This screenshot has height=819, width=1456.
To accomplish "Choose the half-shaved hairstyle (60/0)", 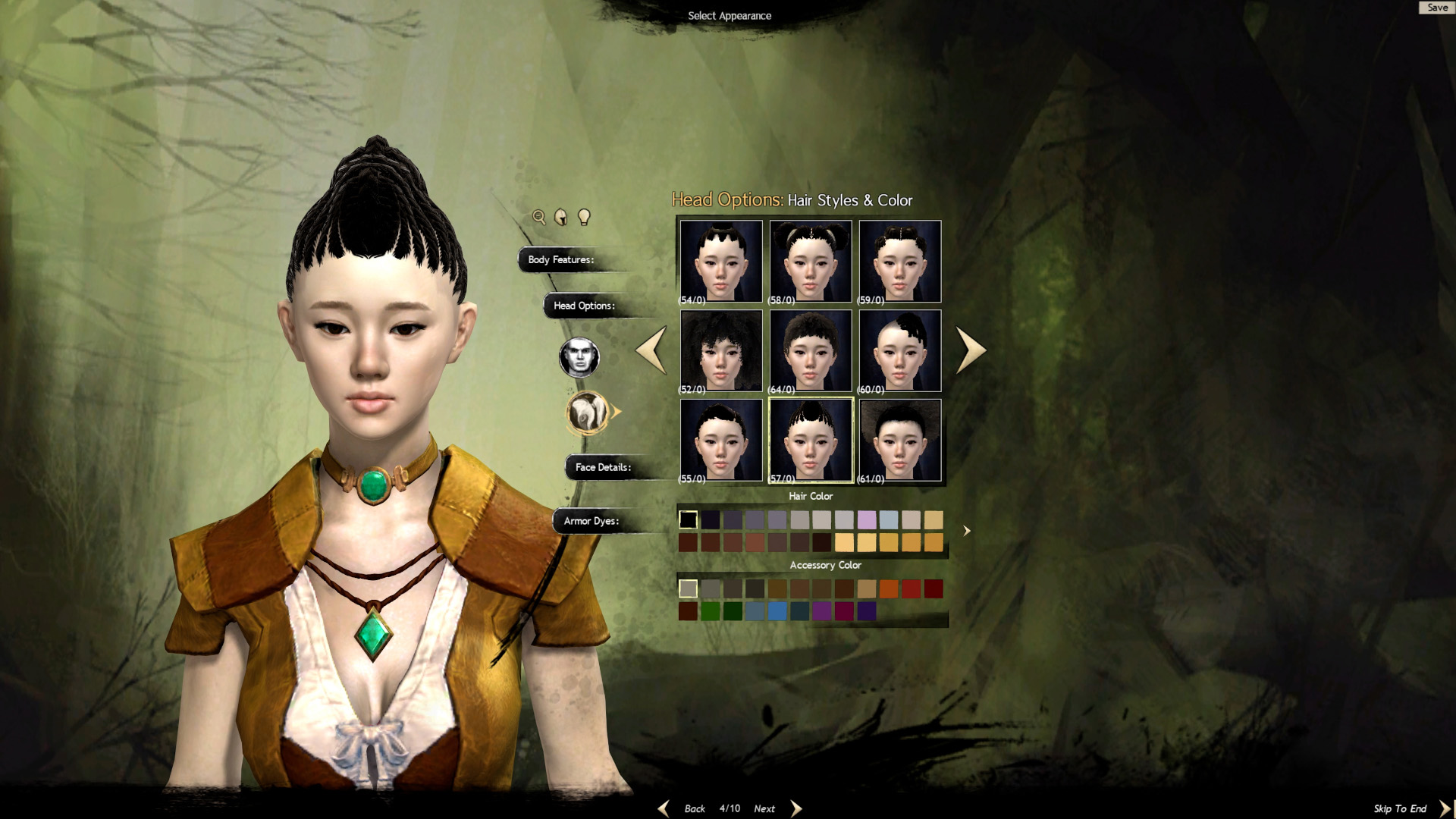I will point(900,350).
